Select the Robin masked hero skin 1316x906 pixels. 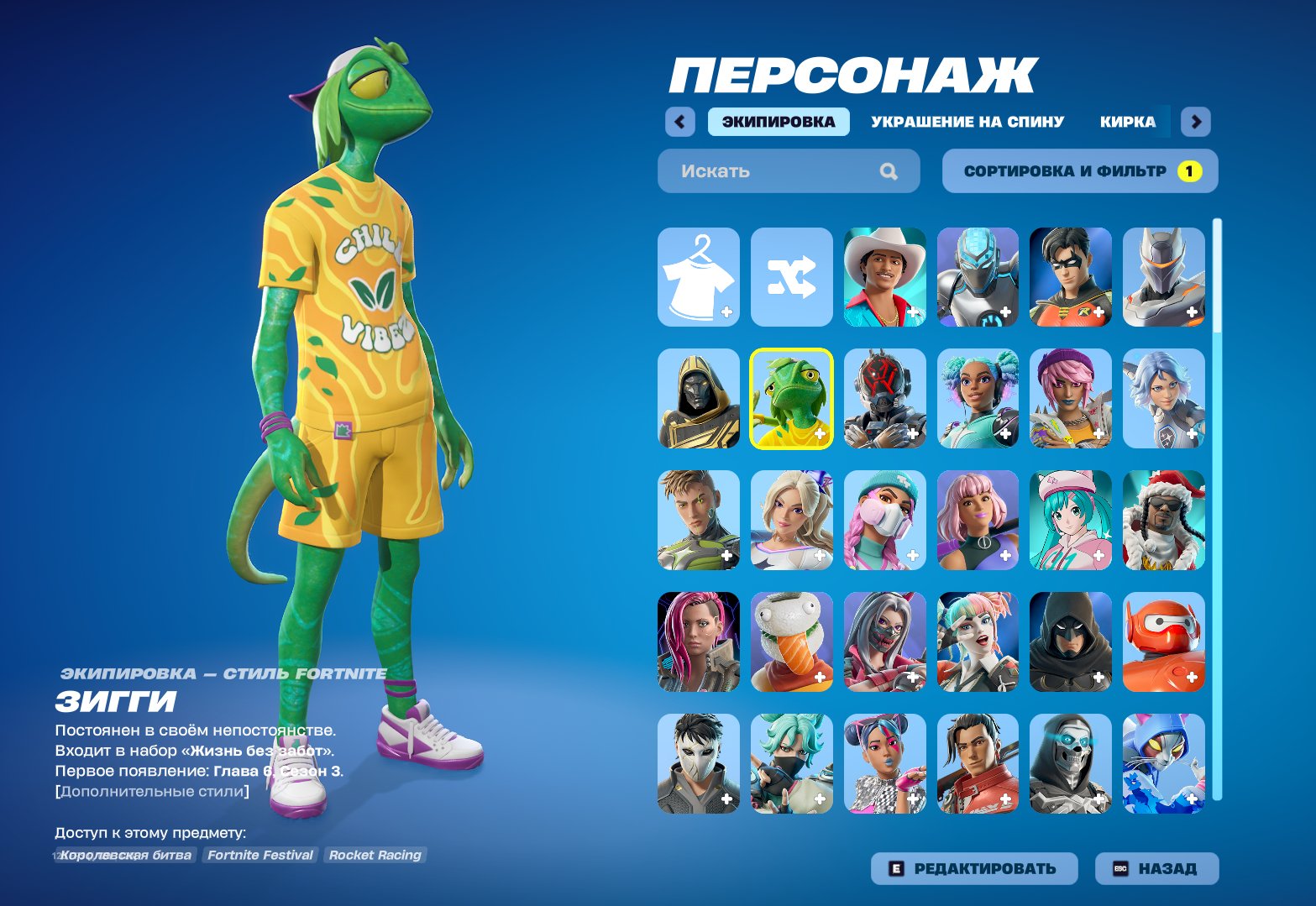pos(1070,277)
